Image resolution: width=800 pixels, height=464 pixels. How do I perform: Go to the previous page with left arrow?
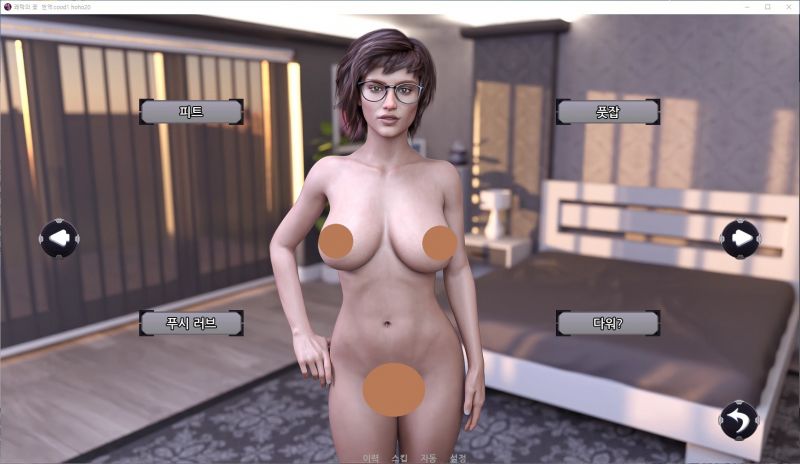coord(59,238)
